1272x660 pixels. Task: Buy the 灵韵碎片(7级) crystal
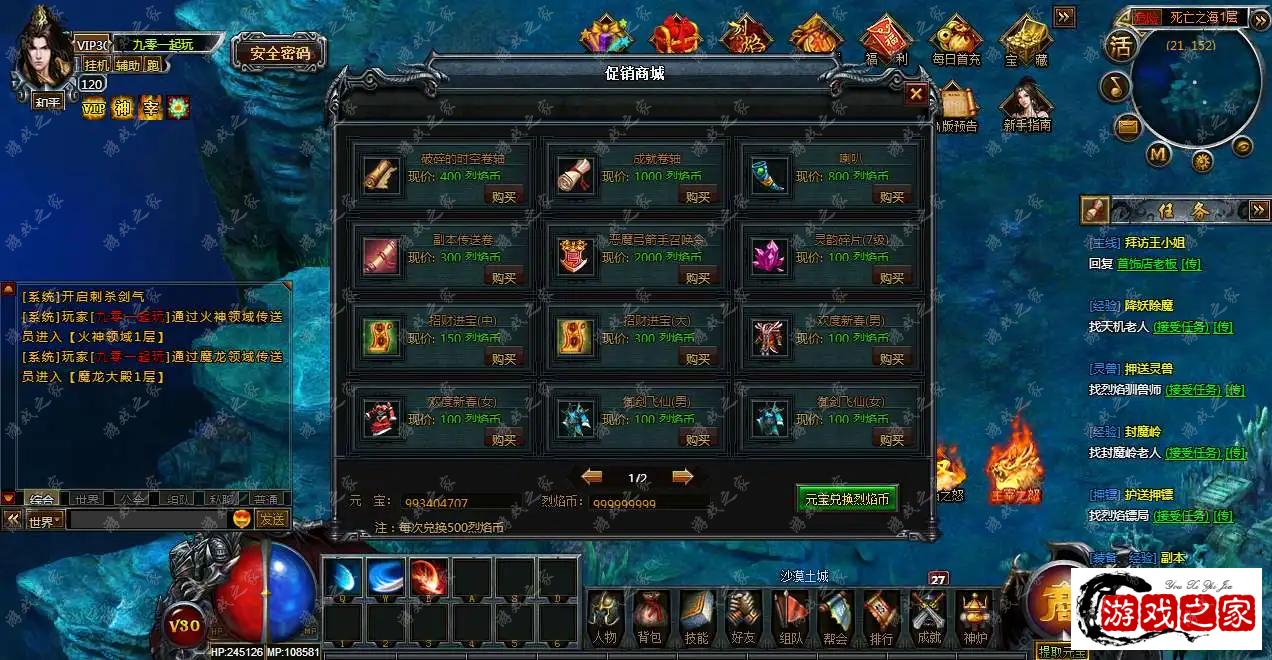(x=892, y=277)
